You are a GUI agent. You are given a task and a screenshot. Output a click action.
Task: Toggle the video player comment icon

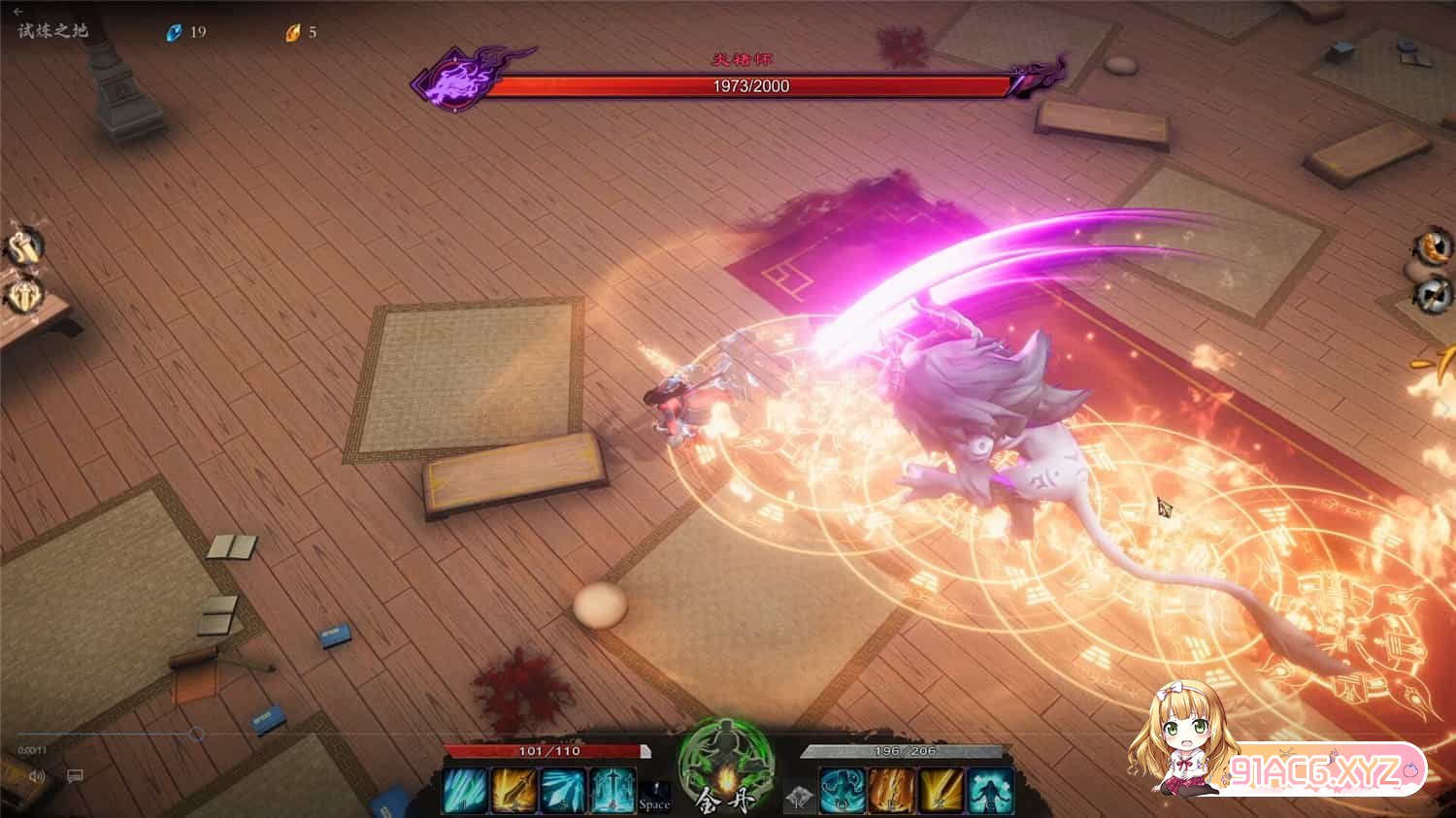75,776
